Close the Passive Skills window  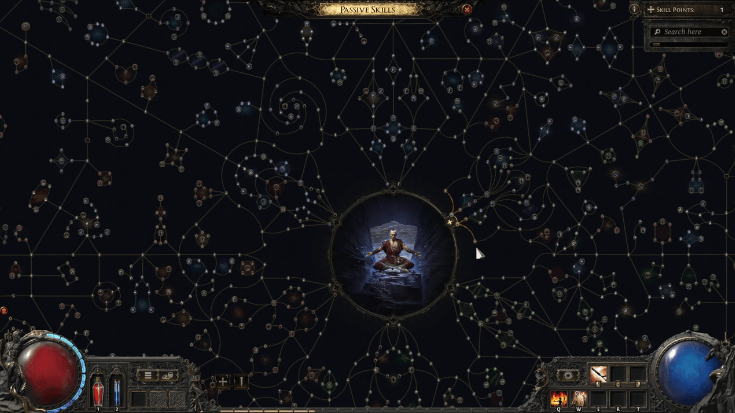(x=467, y=9)
